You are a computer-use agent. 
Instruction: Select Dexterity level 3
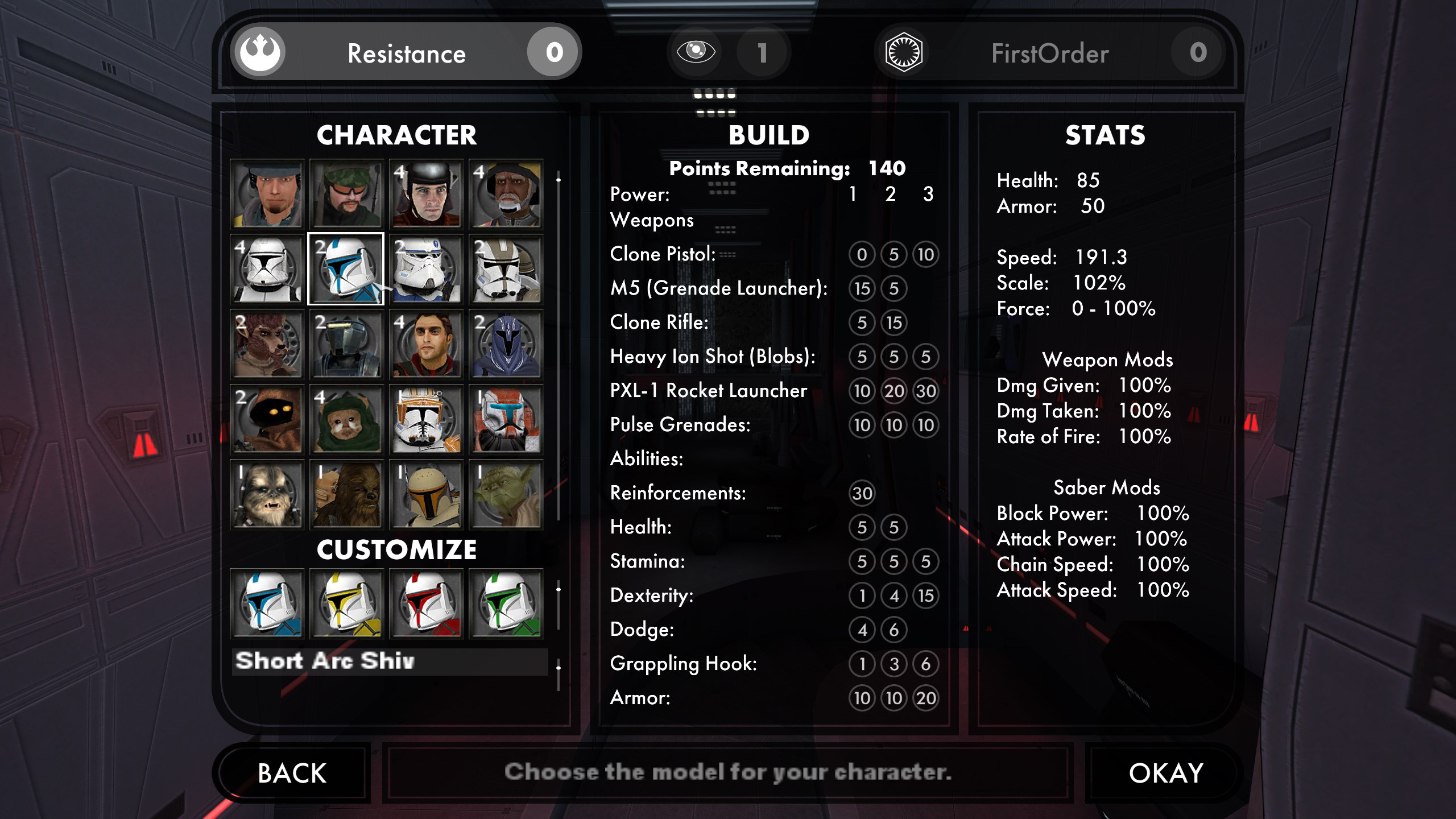(925, 595)
